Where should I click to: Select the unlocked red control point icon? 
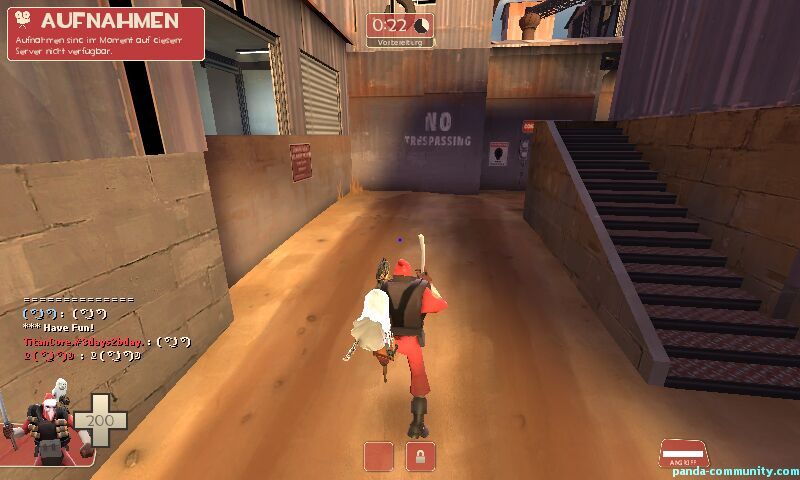tap(379, 456)
